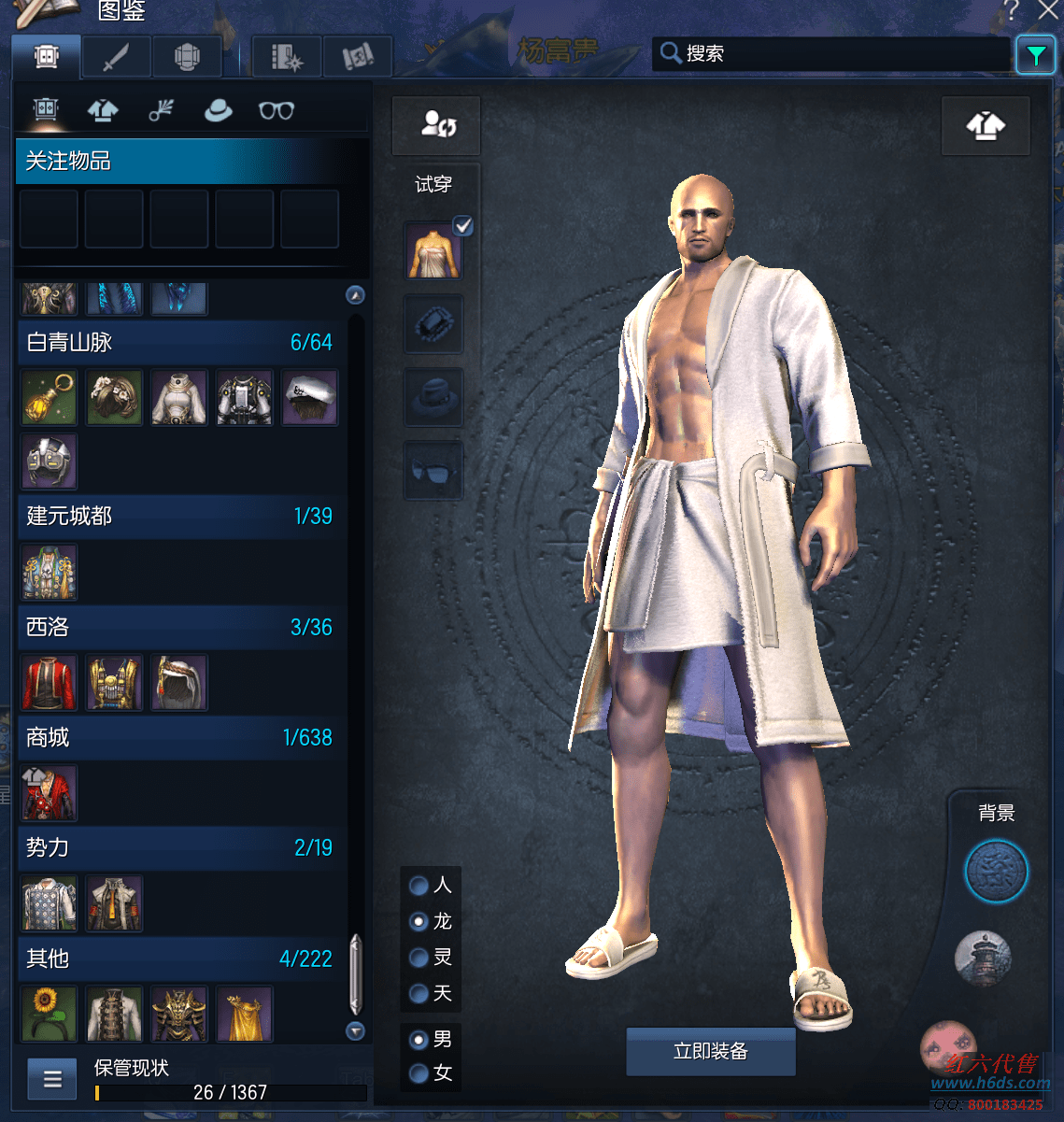
Task: Uncheck the bathrobe try-on slot checkbox
Action: tap(462, 225)
